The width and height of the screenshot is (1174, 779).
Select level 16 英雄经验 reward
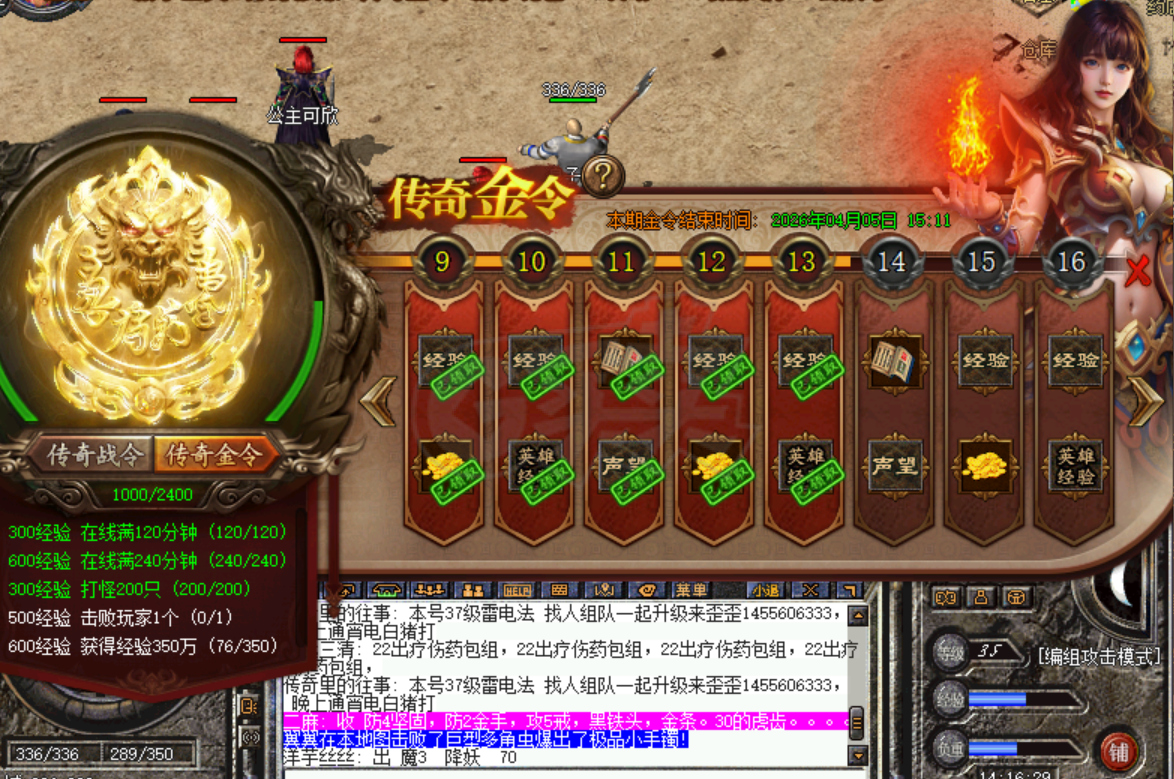(x=1074, y=465)
